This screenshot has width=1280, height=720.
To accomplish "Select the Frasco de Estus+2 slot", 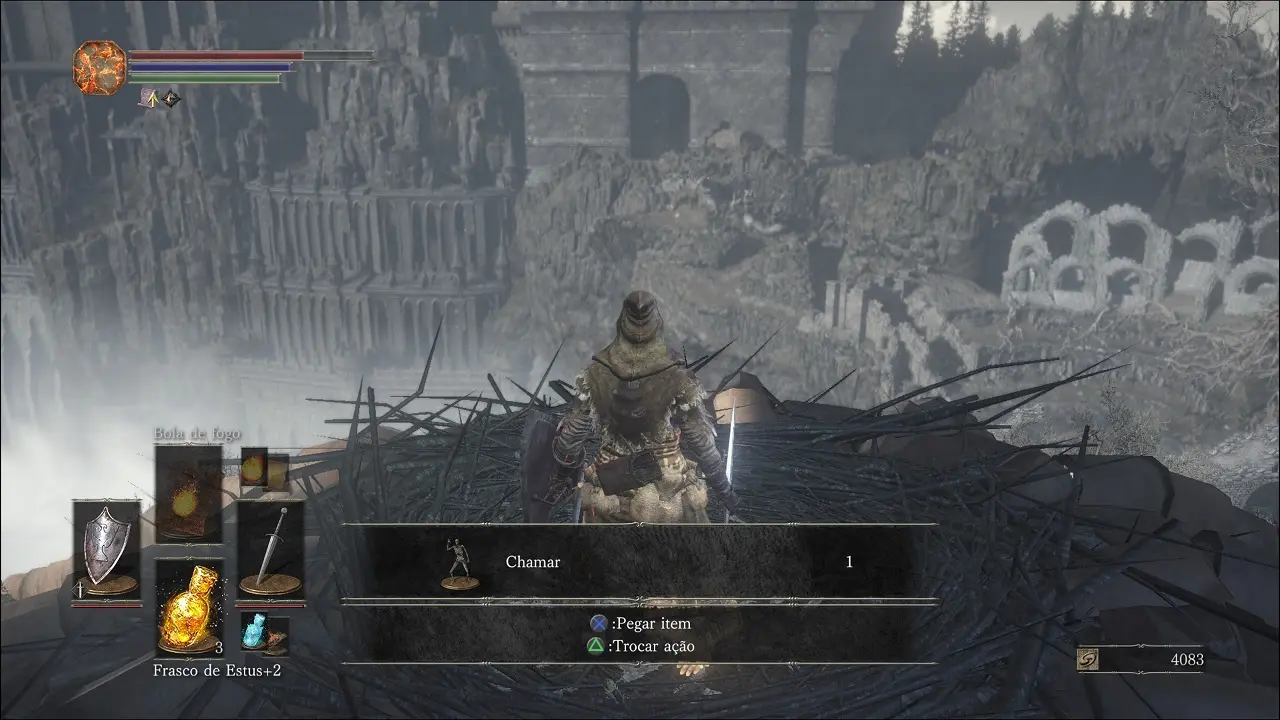I will click(x=188, y=607).
